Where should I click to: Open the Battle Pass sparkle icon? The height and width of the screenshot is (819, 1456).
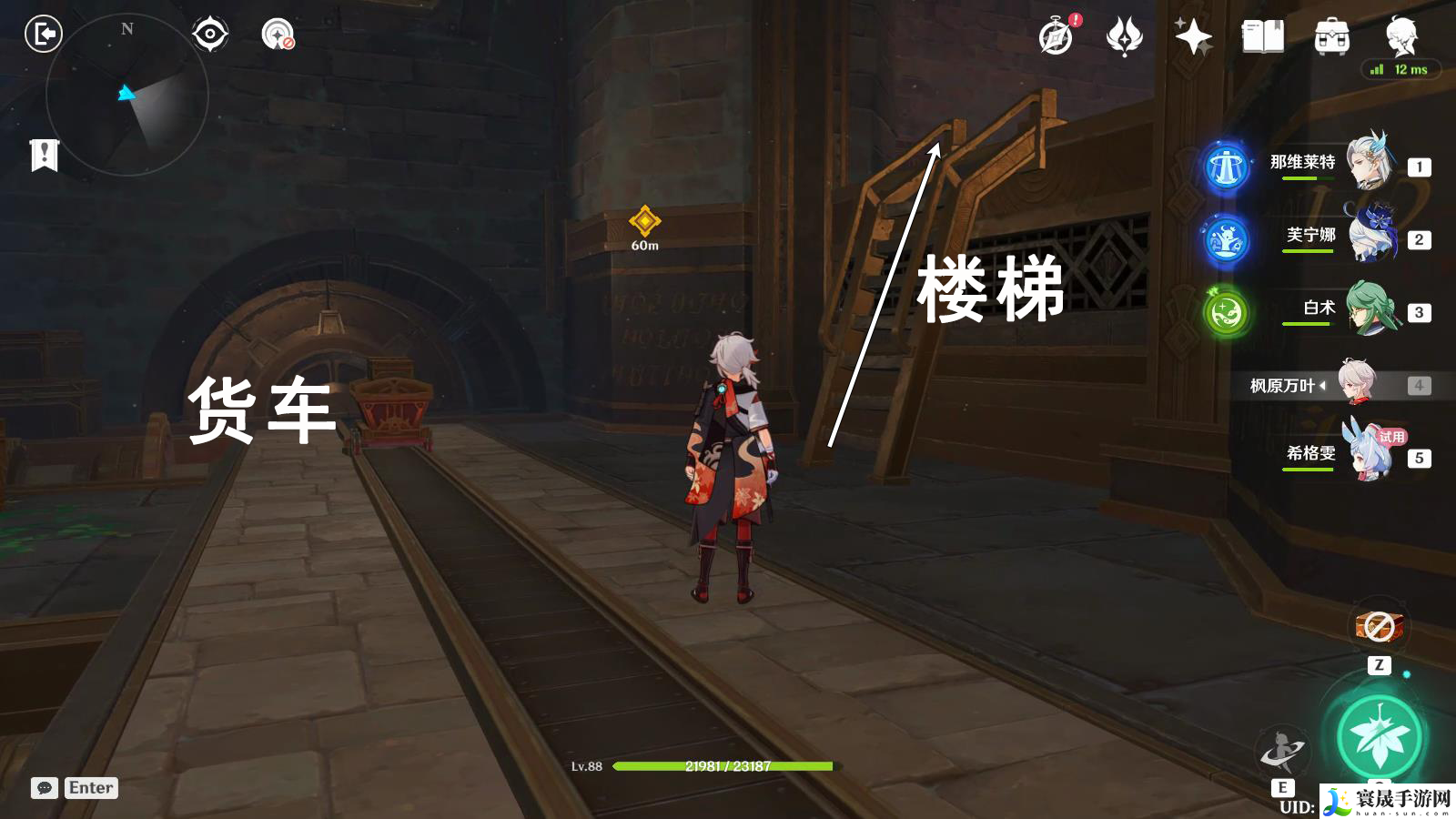pos(1194,38)
